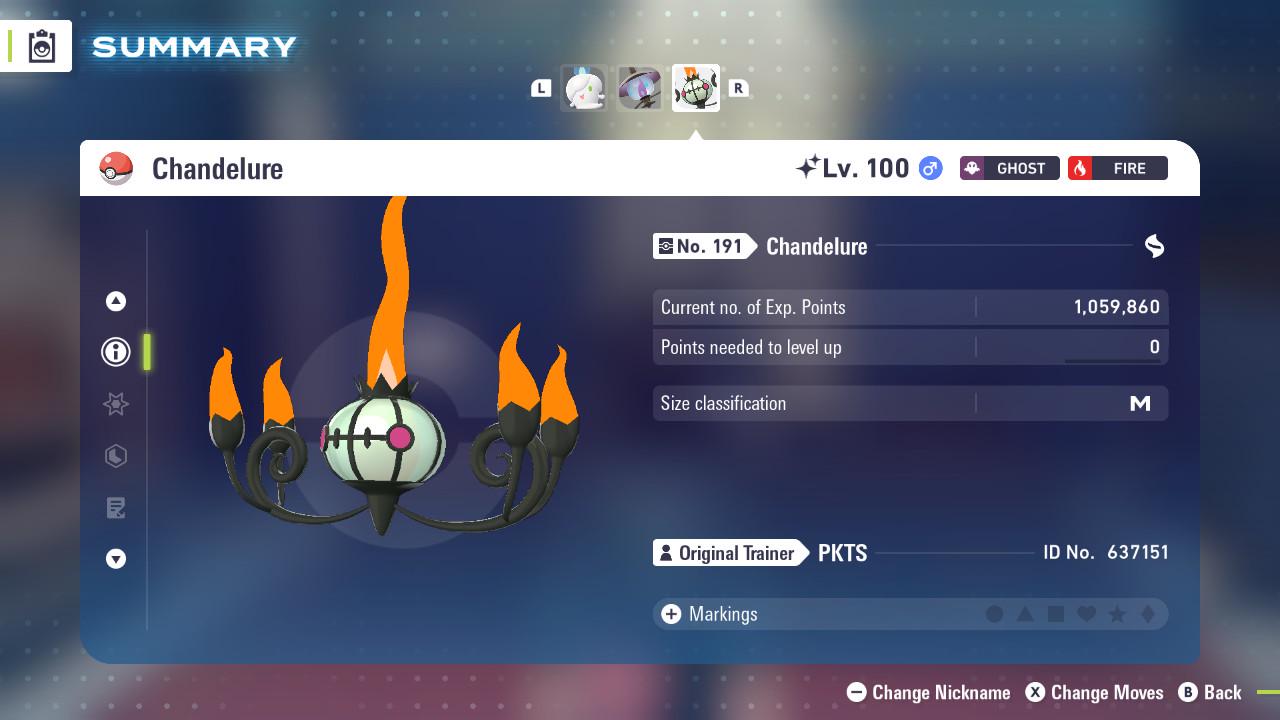Toggle the heart marking for Chandelure
Screen dimensions: 1280x720
click(1087, 614)
